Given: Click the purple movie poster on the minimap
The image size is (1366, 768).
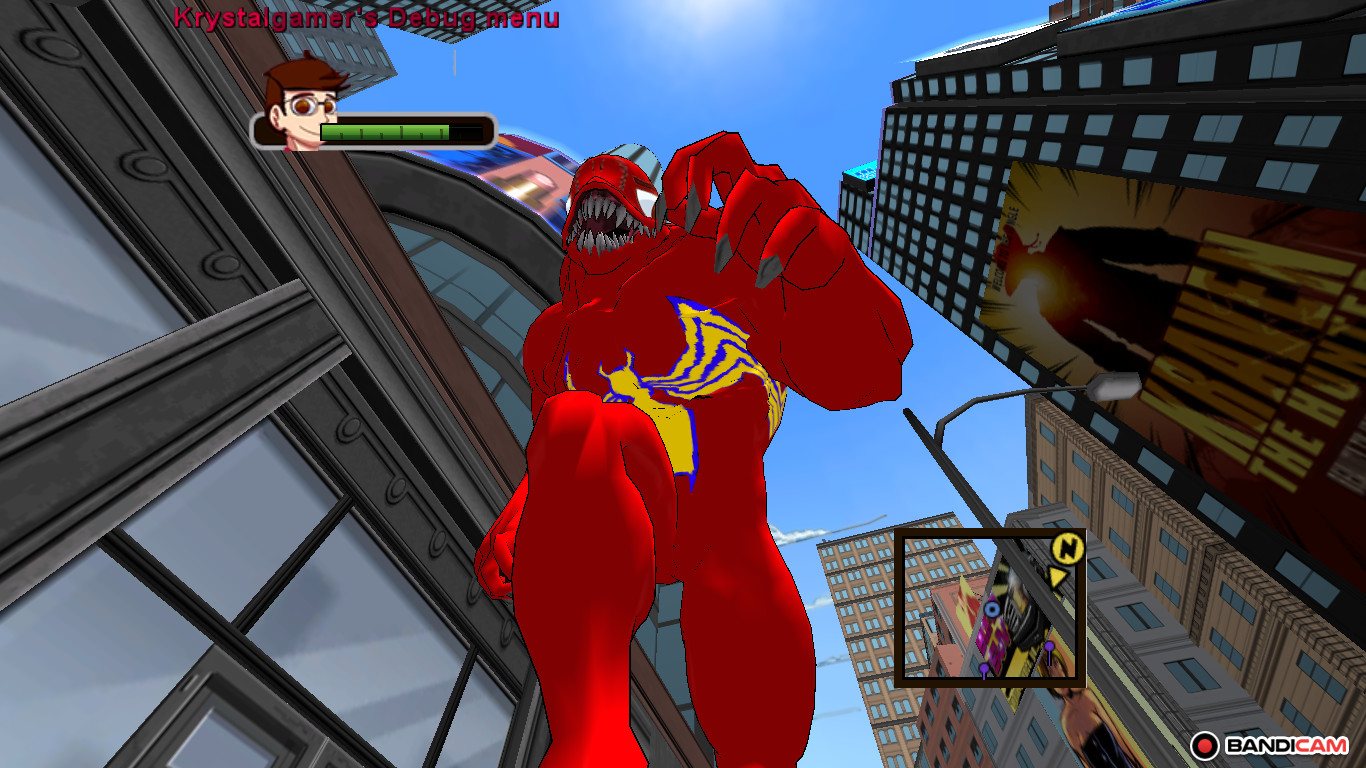Looking at the screenshot, I should click(993, 634).
